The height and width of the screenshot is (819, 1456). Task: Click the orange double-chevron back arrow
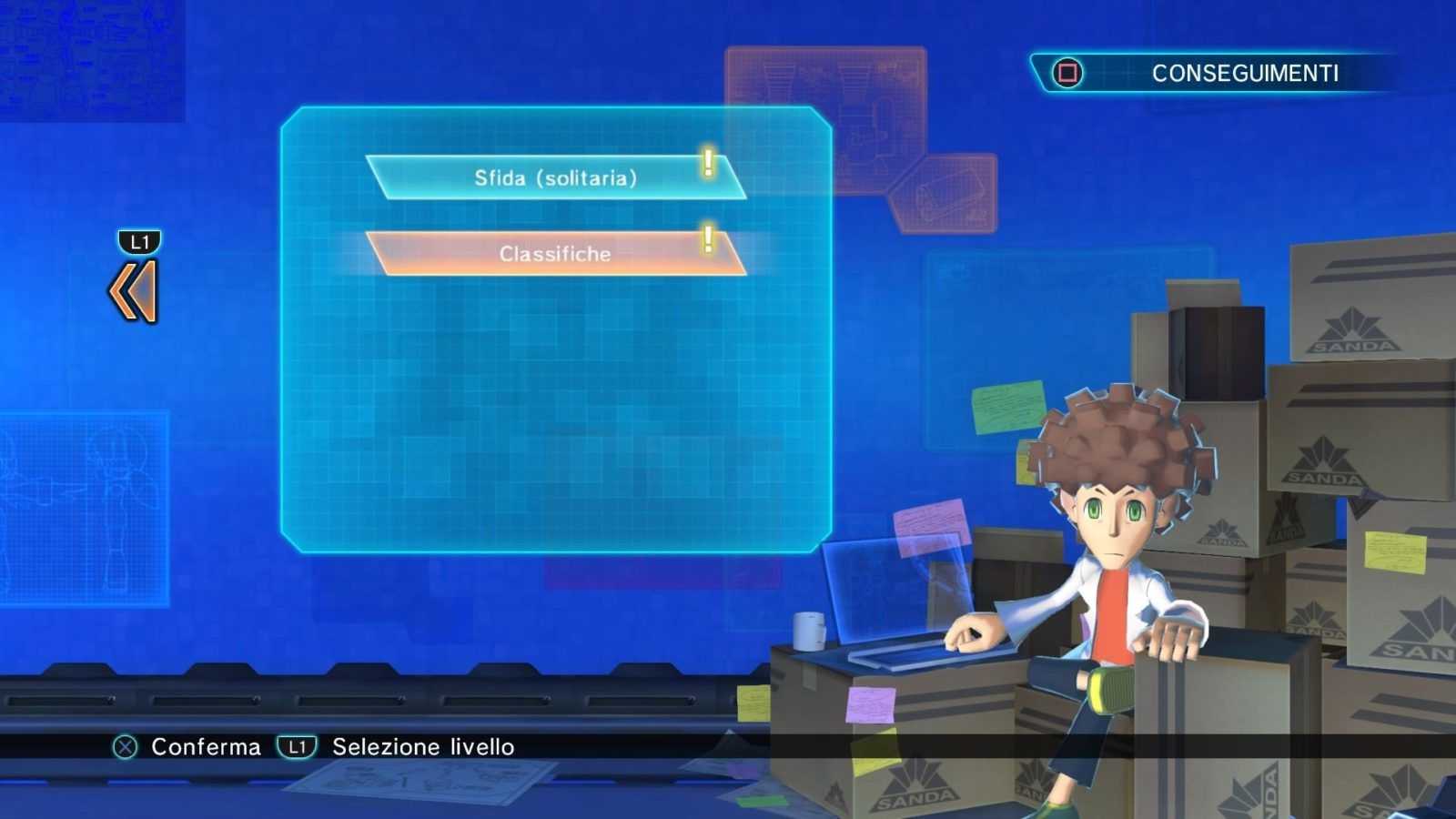point(136,291)
